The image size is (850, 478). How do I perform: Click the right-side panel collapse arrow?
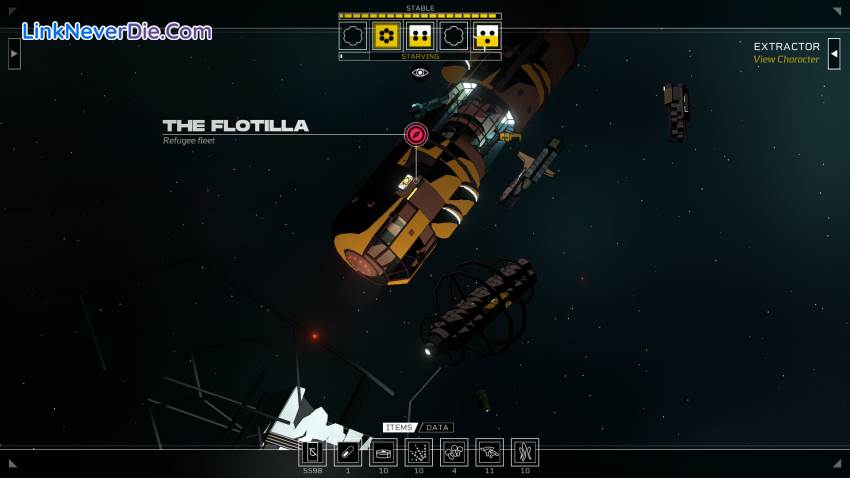tap(834, 53)
